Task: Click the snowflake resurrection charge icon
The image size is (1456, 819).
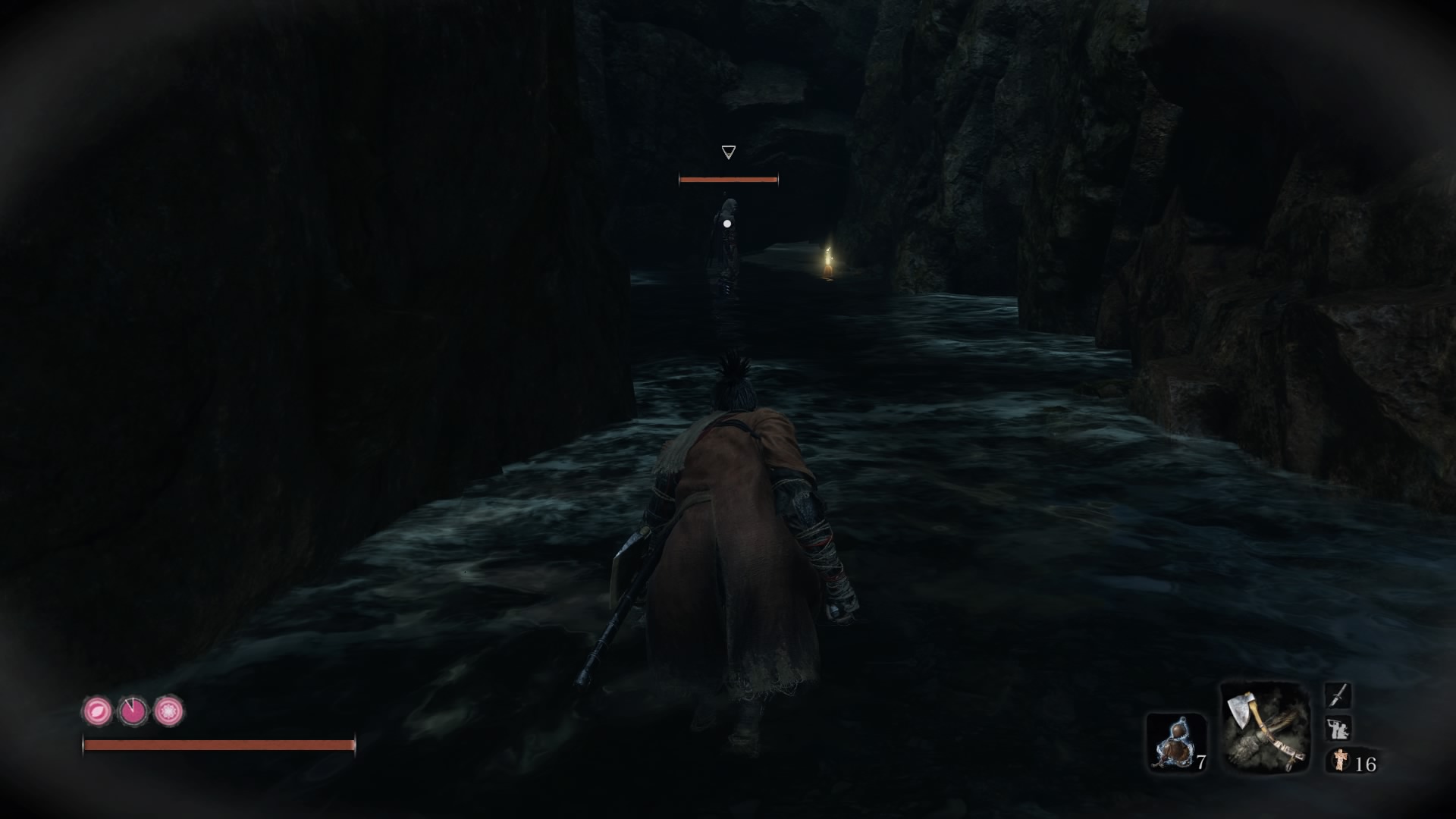Action: [x=169, y=712]
